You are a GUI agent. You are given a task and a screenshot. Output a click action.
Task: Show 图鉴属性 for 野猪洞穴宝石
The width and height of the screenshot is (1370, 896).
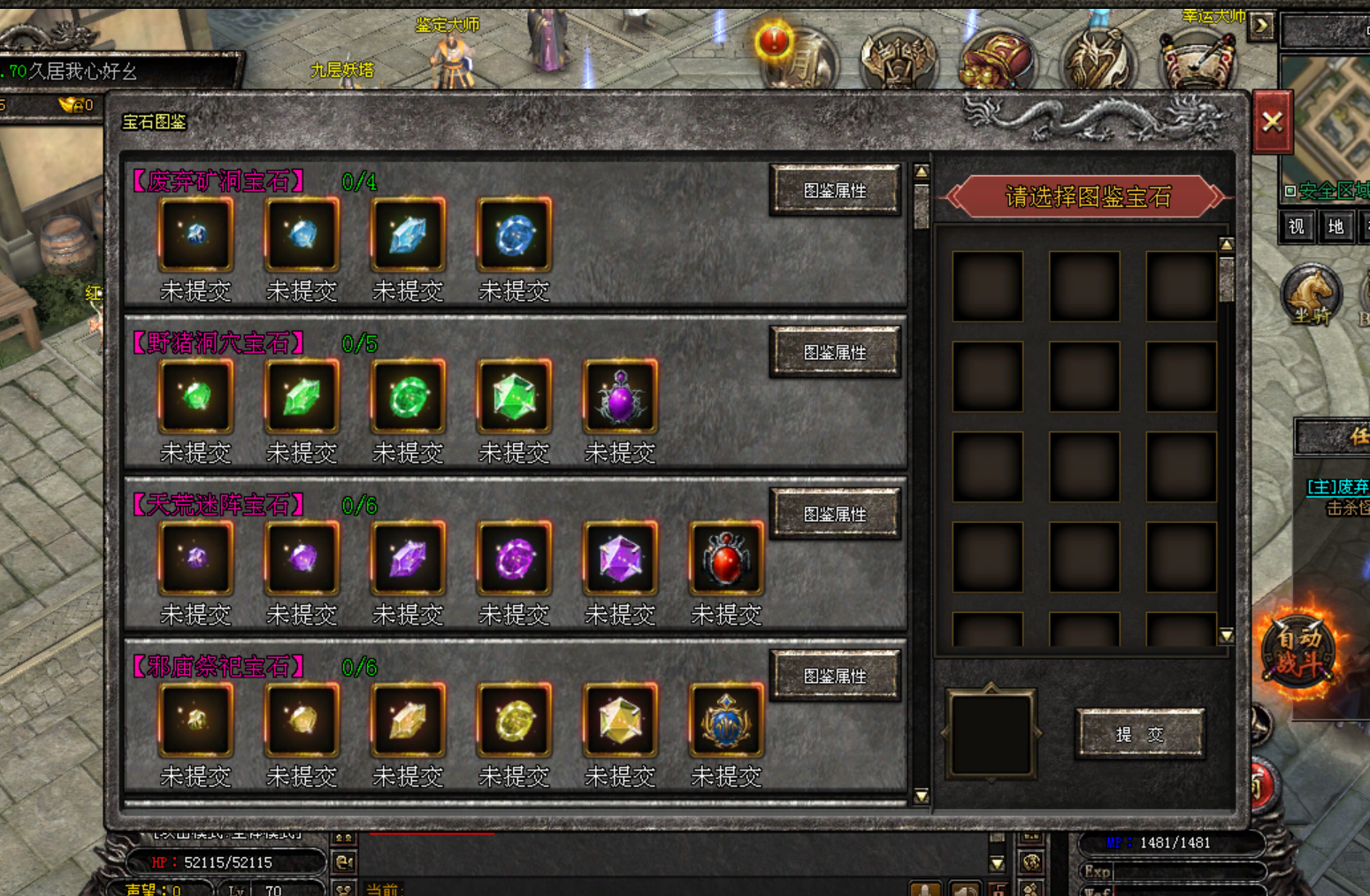[835, 352]
